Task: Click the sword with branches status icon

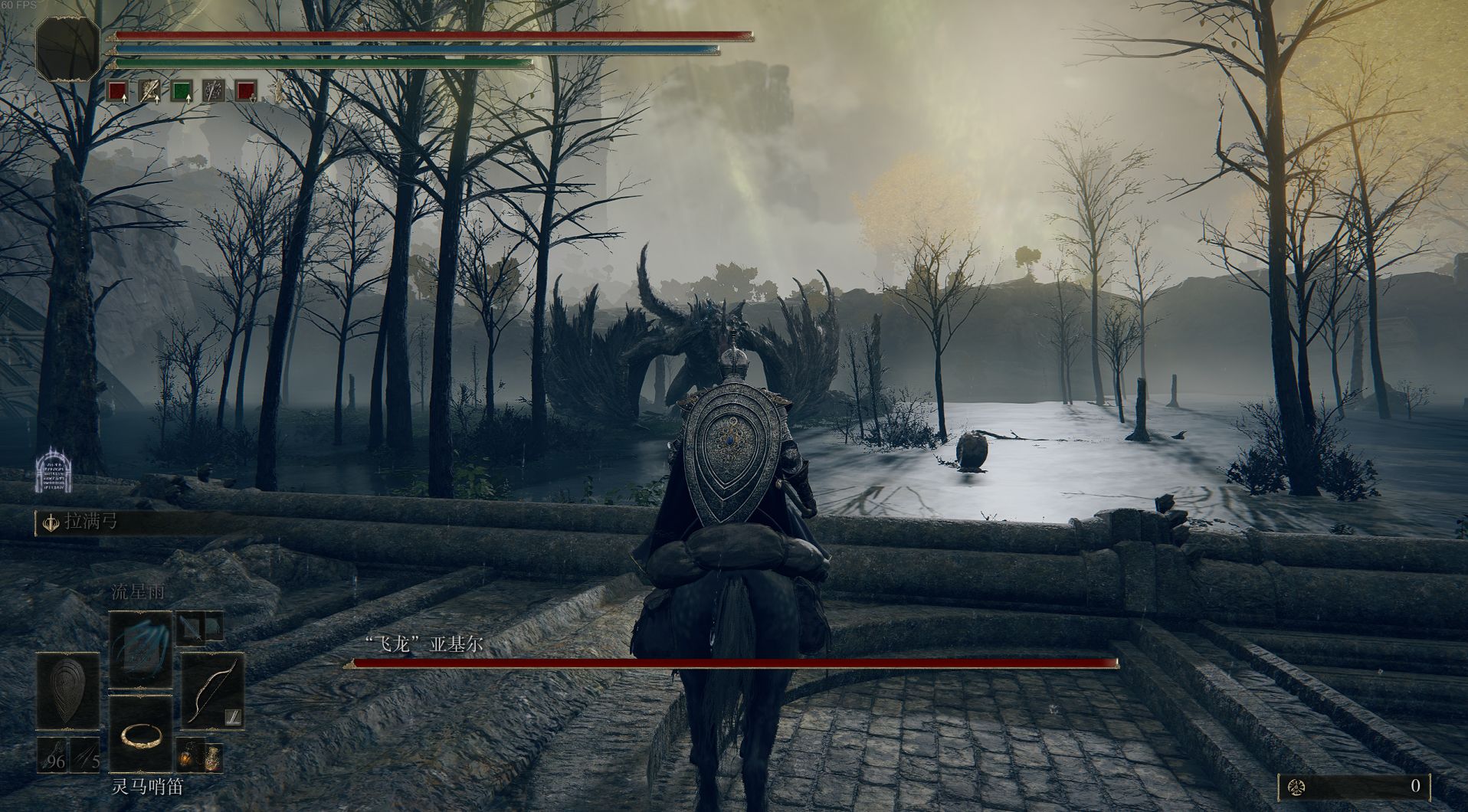Action: coord(214,92)
